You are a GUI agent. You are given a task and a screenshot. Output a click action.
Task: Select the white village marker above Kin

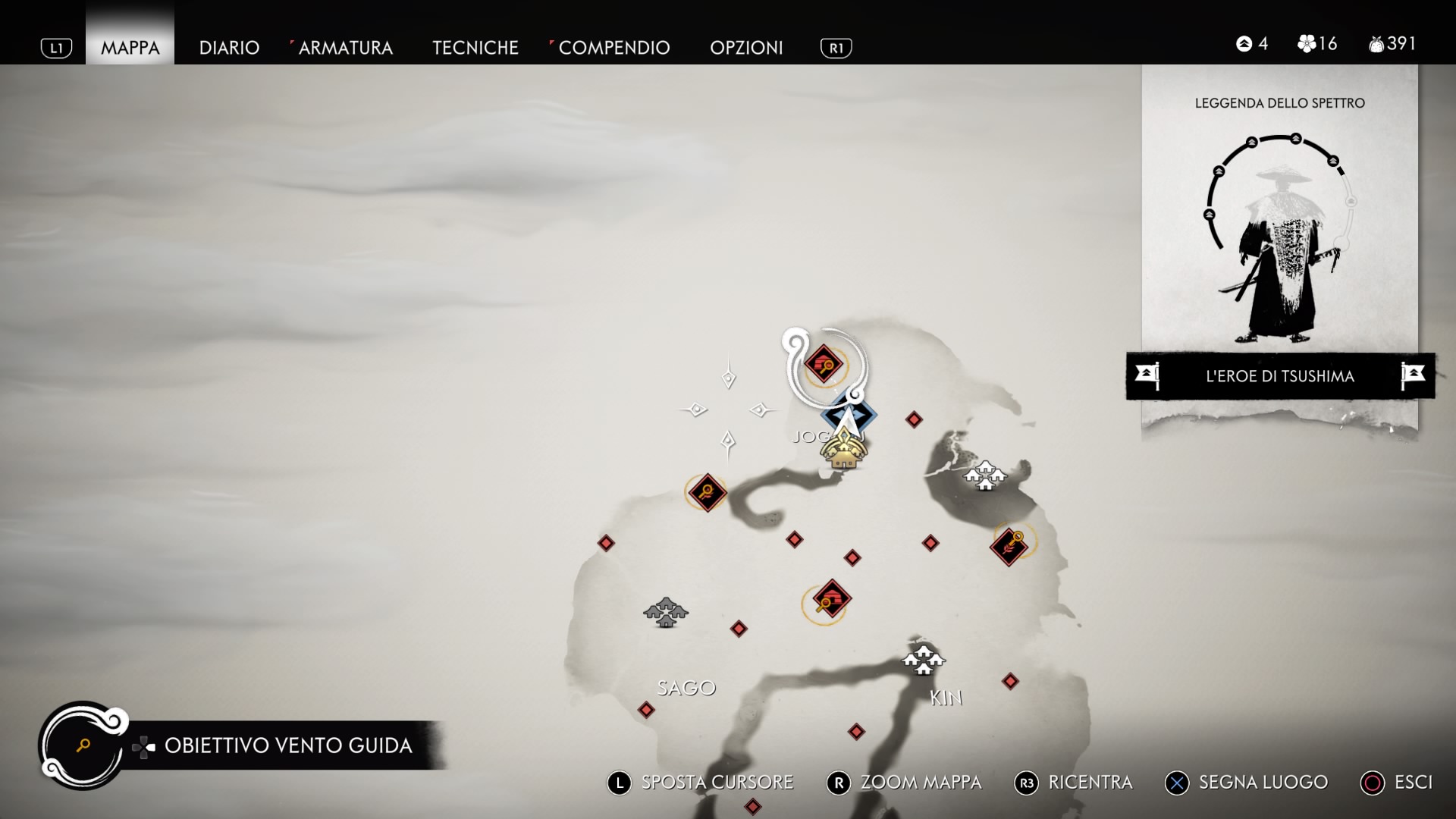[x=922, y=659]
